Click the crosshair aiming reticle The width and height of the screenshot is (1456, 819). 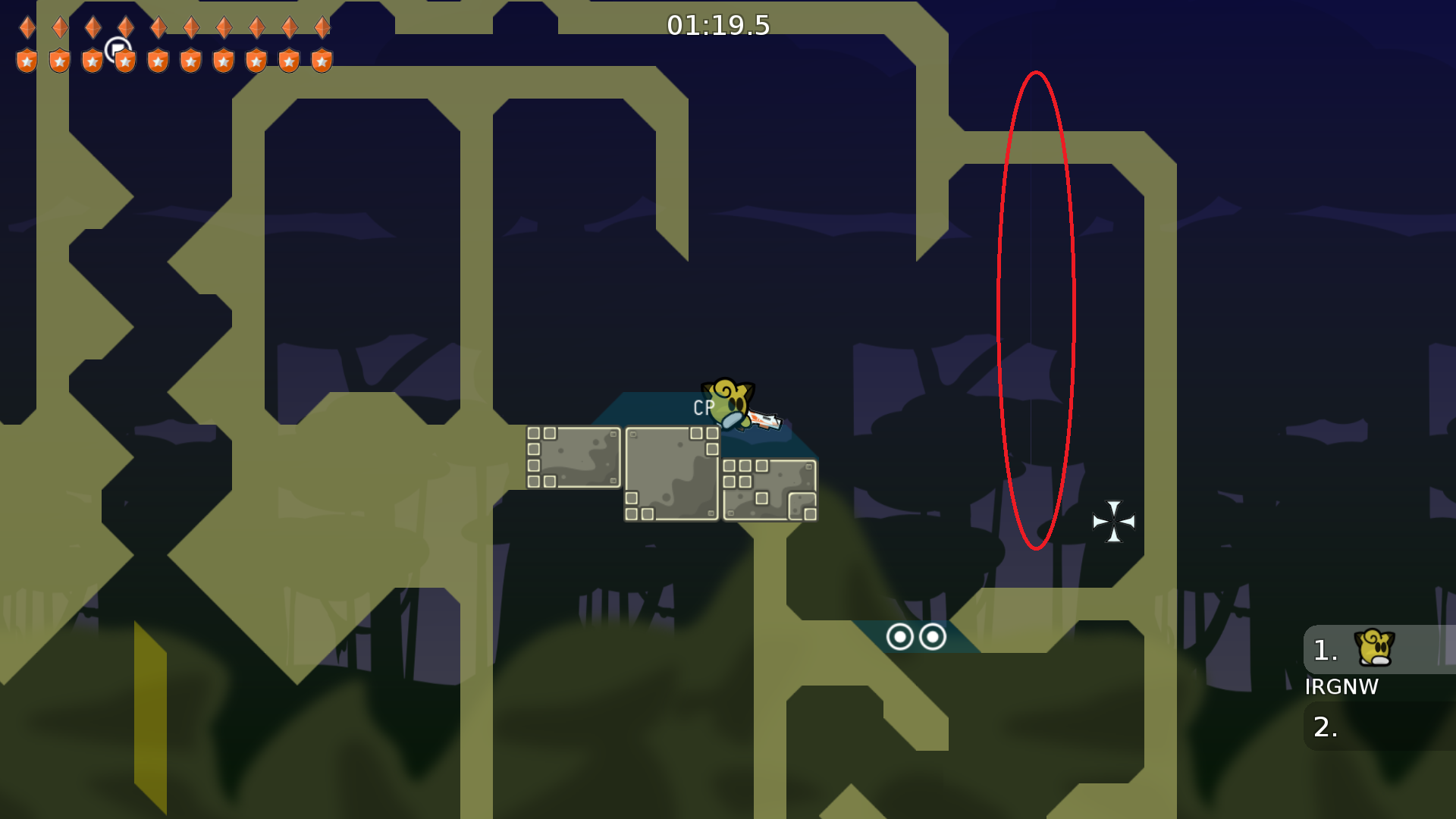pyautogui.click(x=1114, y=522)
